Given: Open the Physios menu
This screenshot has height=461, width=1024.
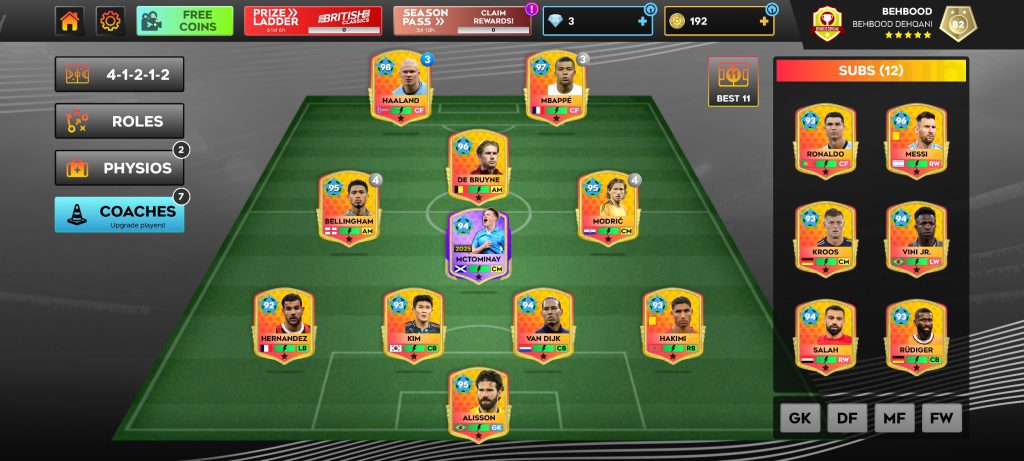Looking at the screenshot, I should click(119, 168).
